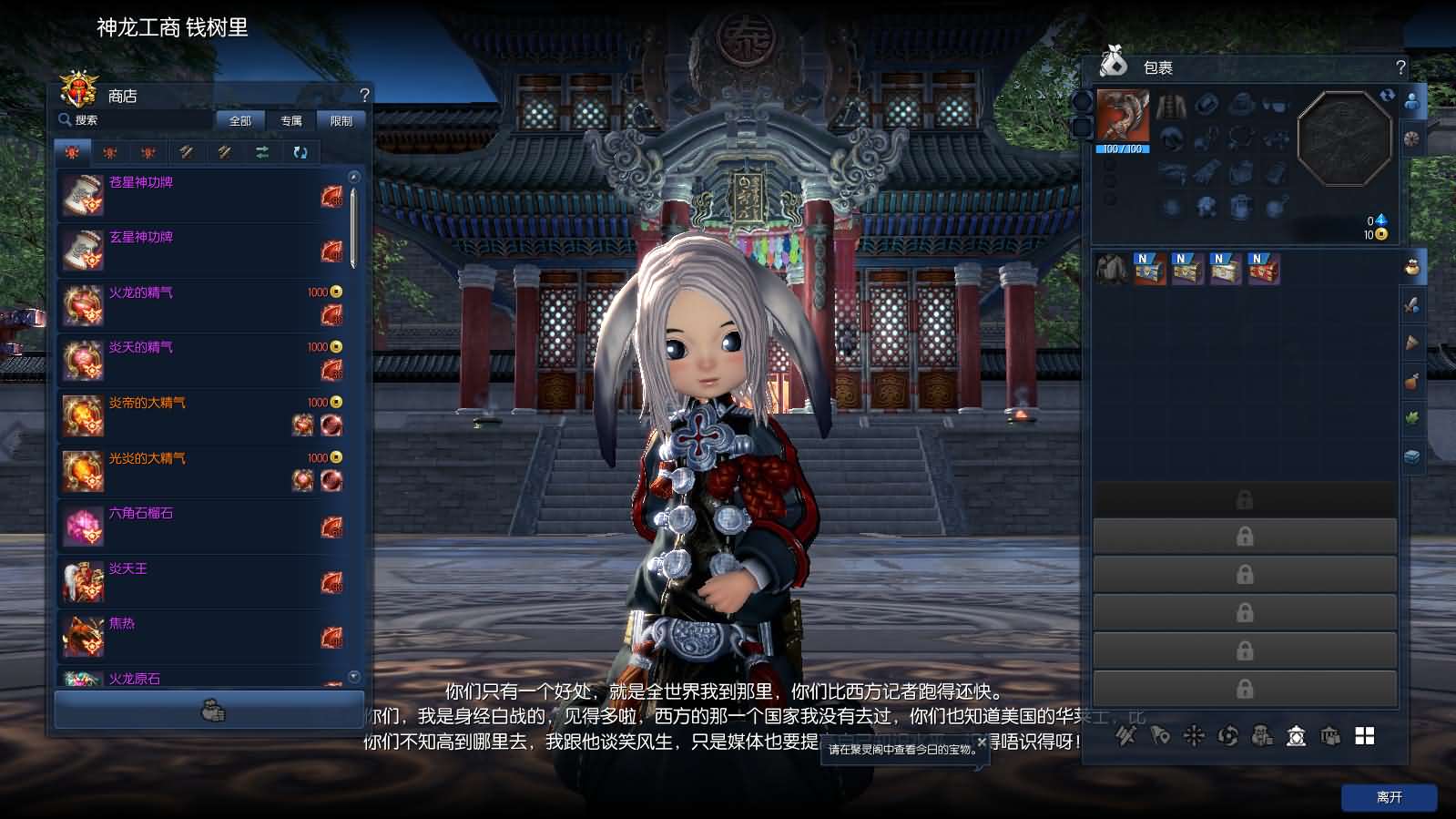Open the 聚灵阁 daily treasure notice
This screenshot has width=1456, height=819.
coord(897,749)
